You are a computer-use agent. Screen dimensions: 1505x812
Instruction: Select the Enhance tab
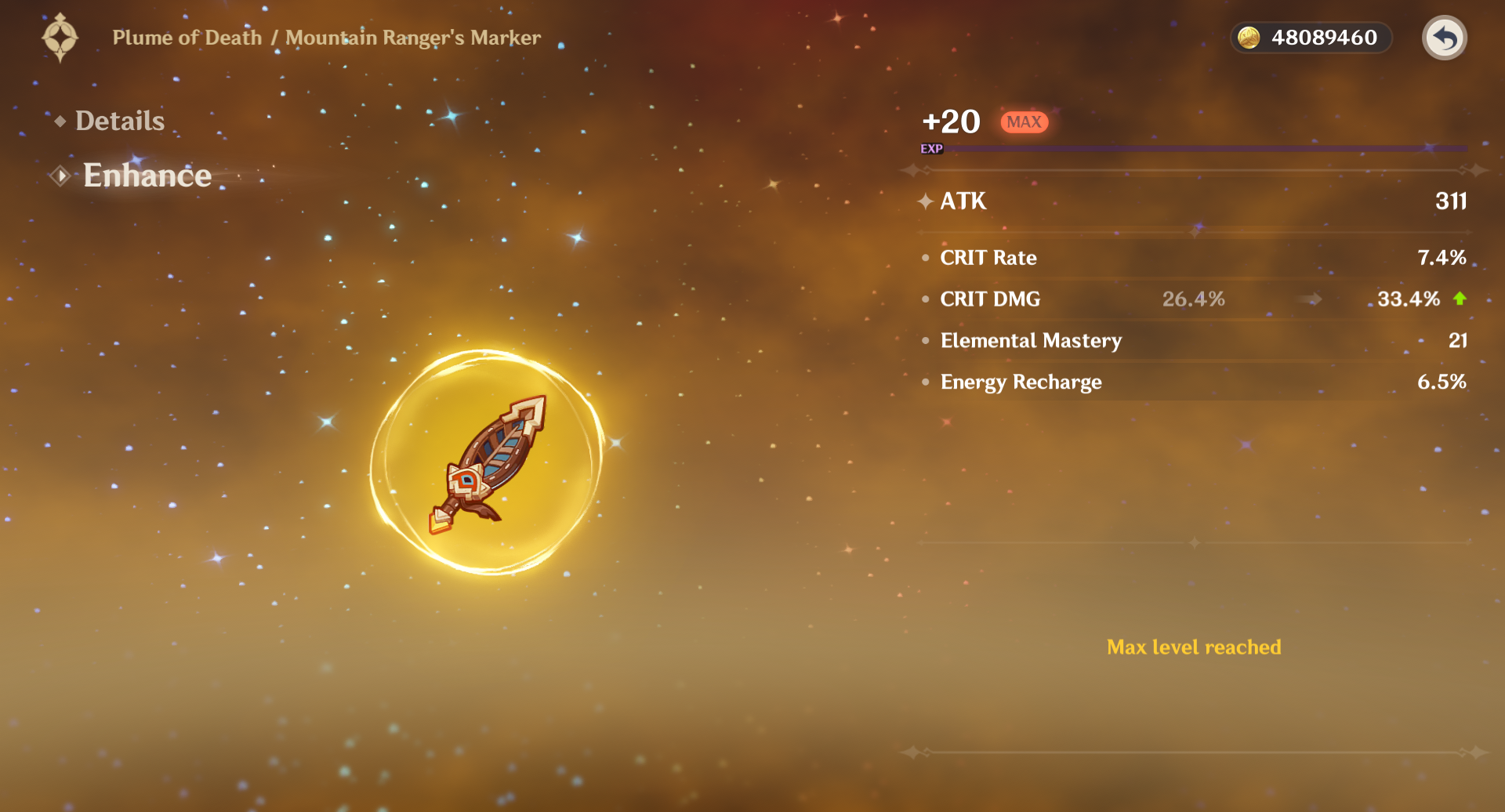point(147,176)
